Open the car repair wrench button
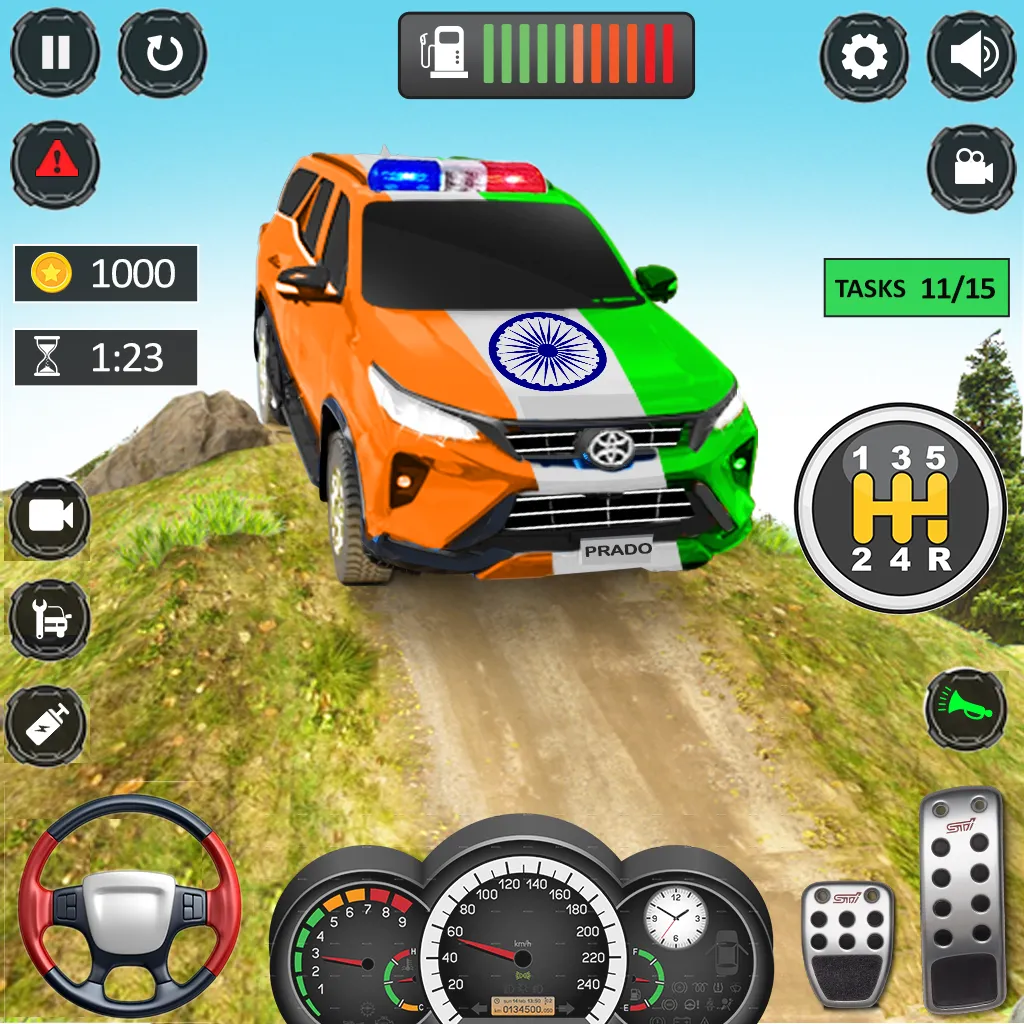This screenshot has height=1024, width=1024. [49, 620]
